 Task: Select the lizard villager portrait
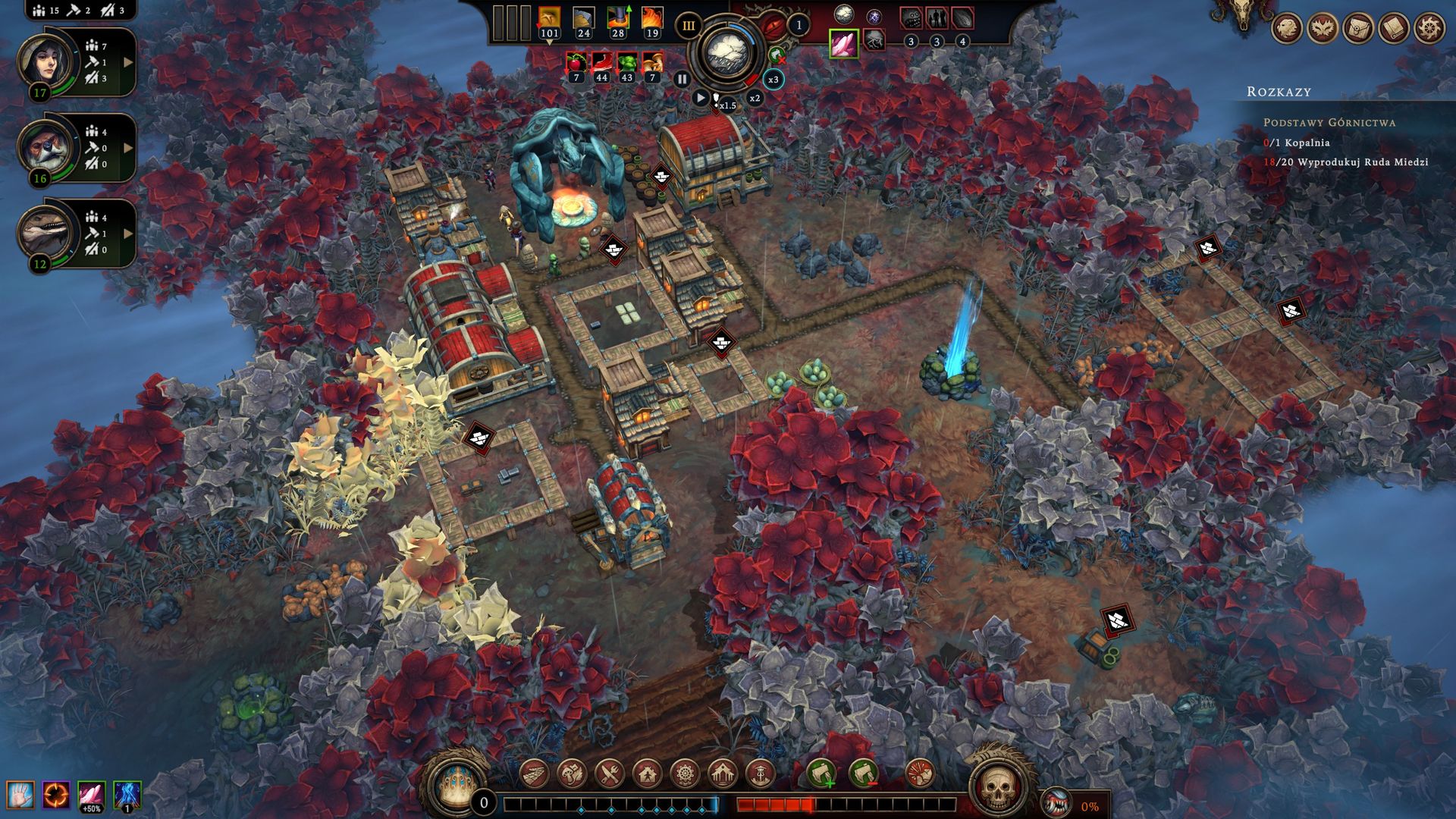coord(47,231)
